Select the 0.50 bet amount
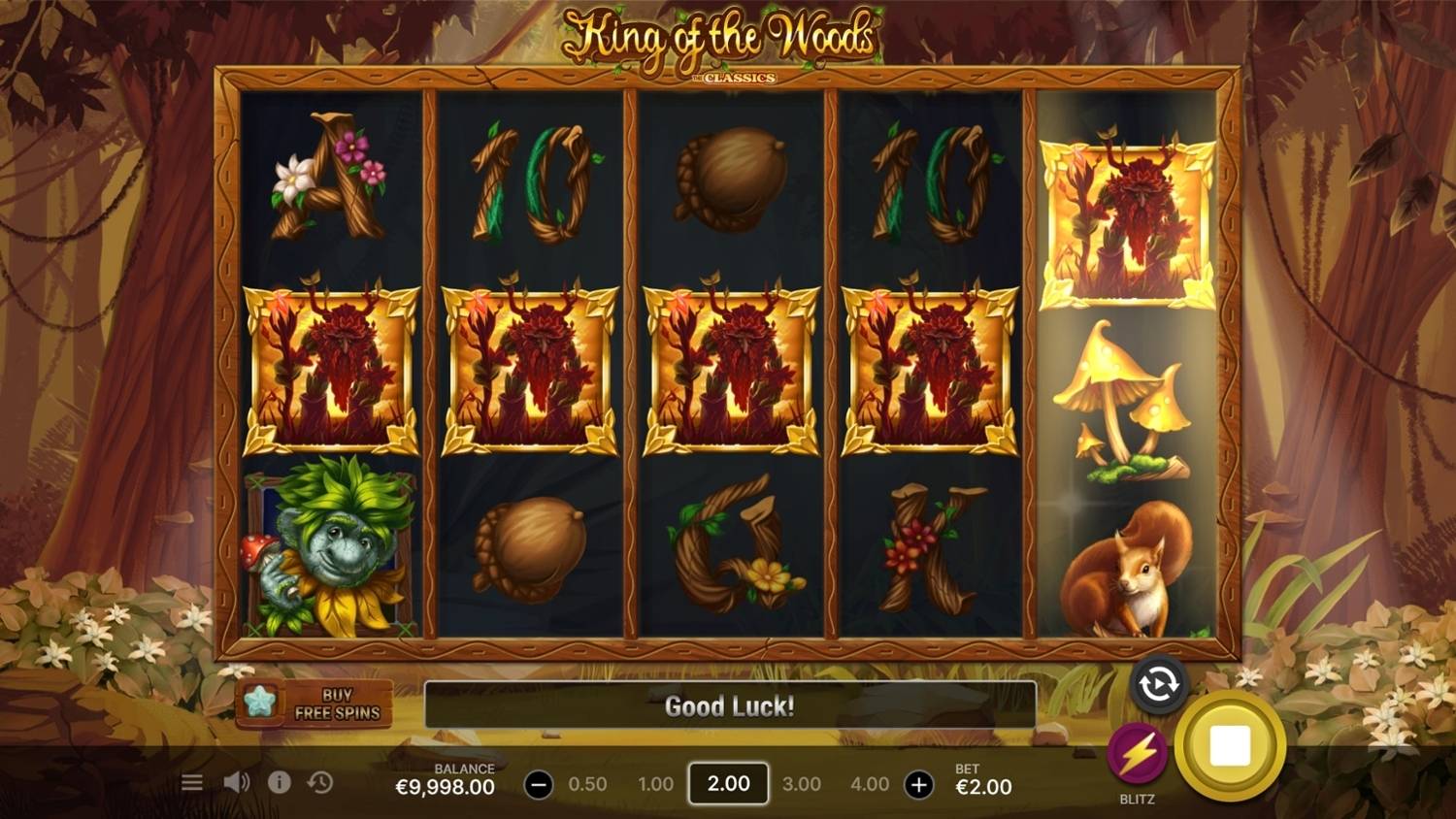Viewport: 1456px width, 819px height. (587, 784)
